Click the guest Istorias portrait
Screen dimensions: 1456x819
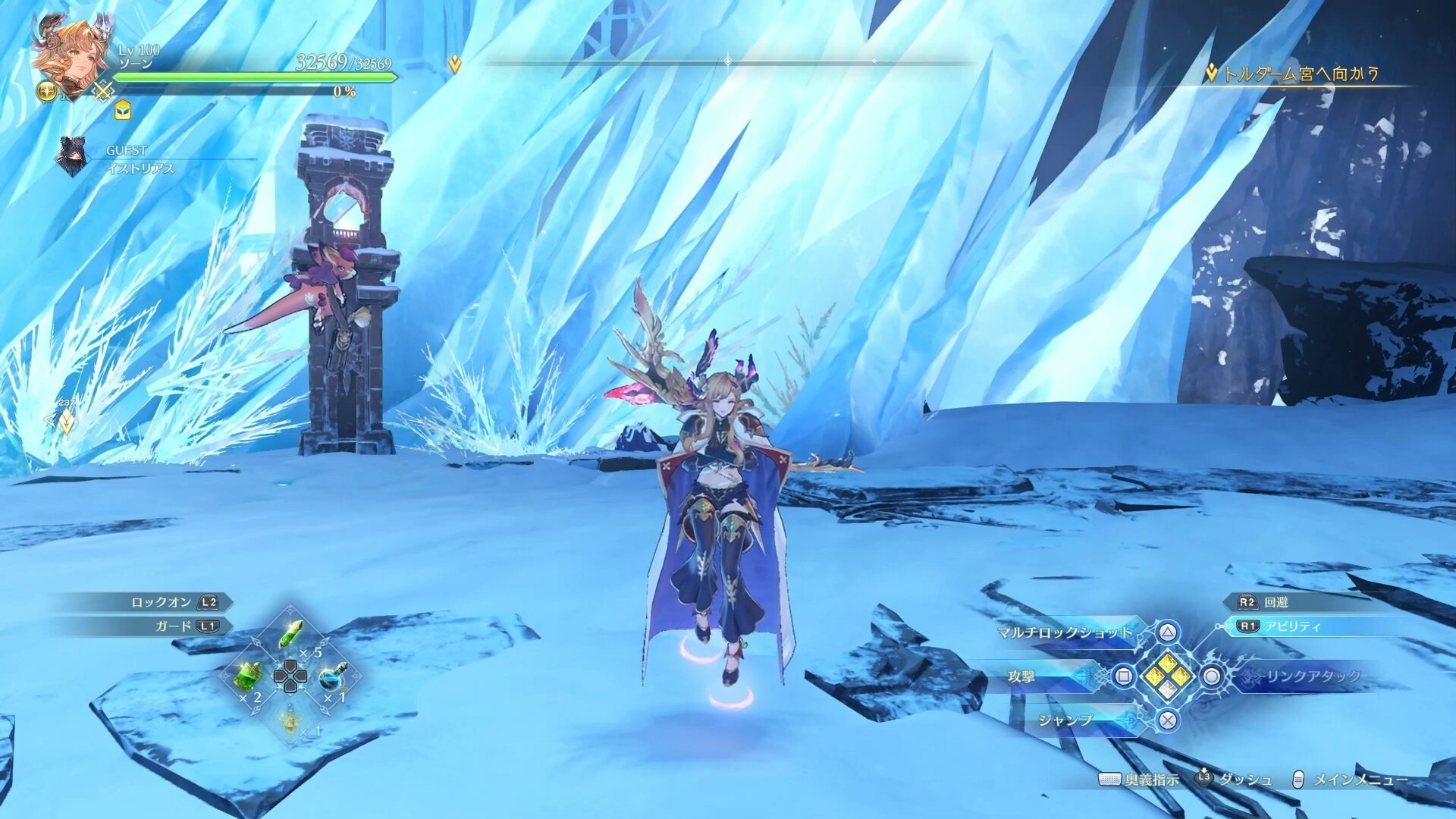tap(71, 158)
